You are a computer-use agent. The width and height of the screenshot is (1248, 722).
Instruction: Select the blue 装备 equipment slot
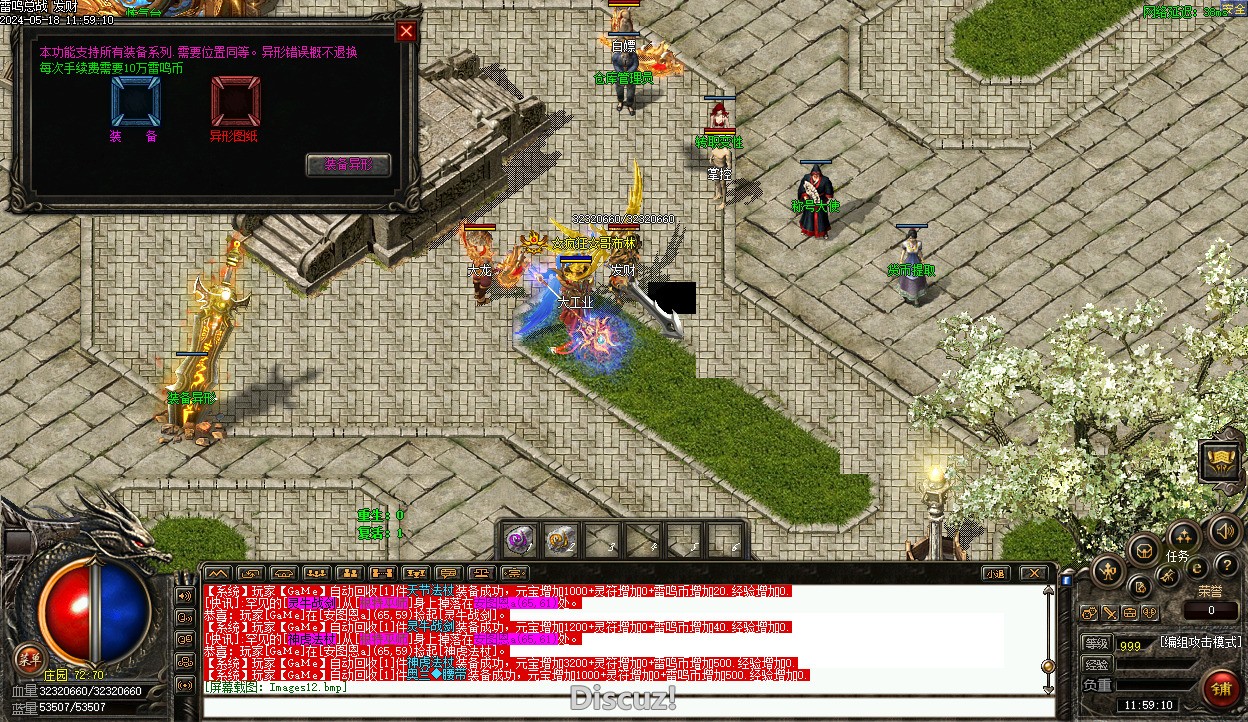click(135, 102)
